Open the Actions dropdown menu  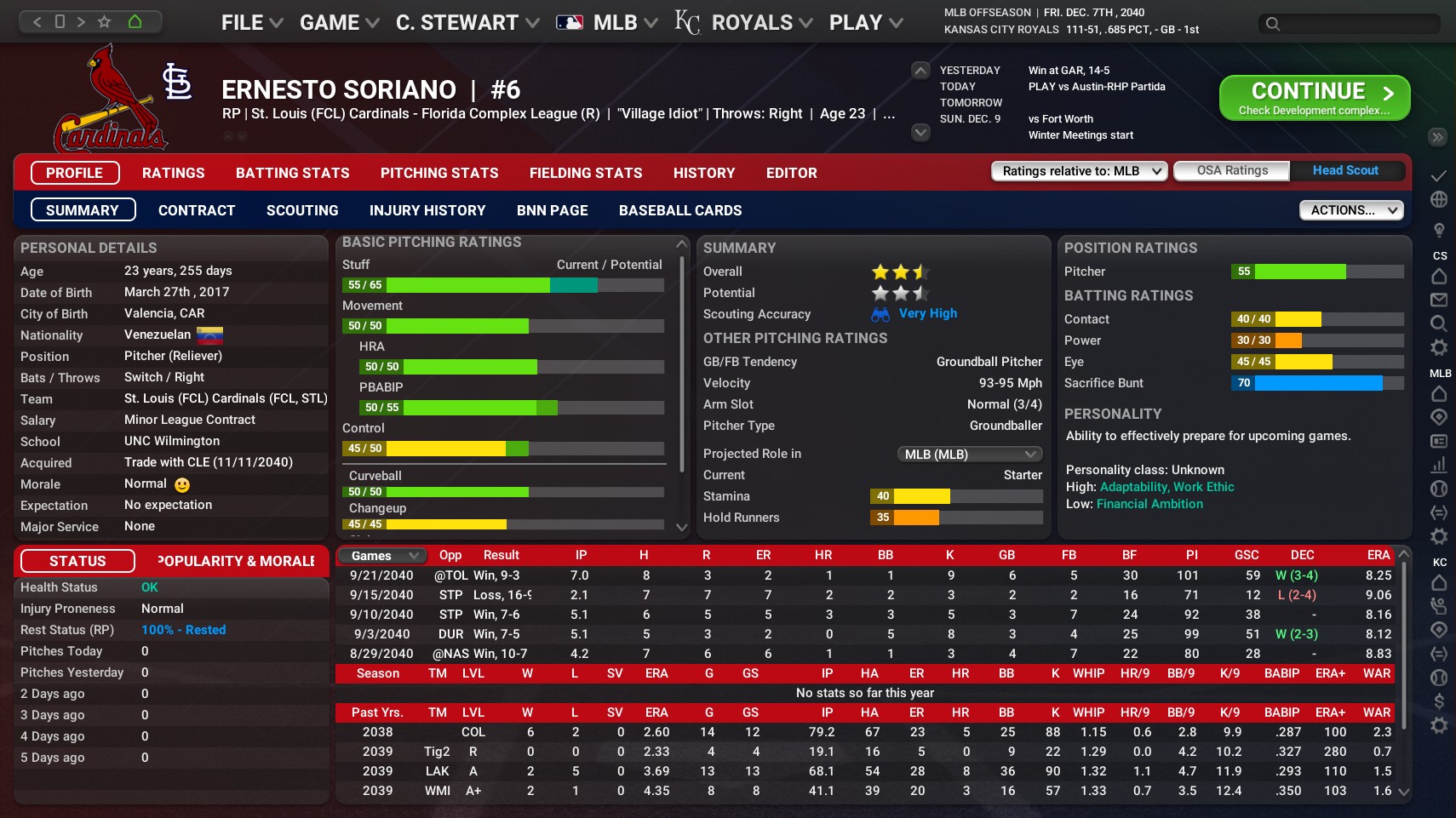[x=1350, y=209]
